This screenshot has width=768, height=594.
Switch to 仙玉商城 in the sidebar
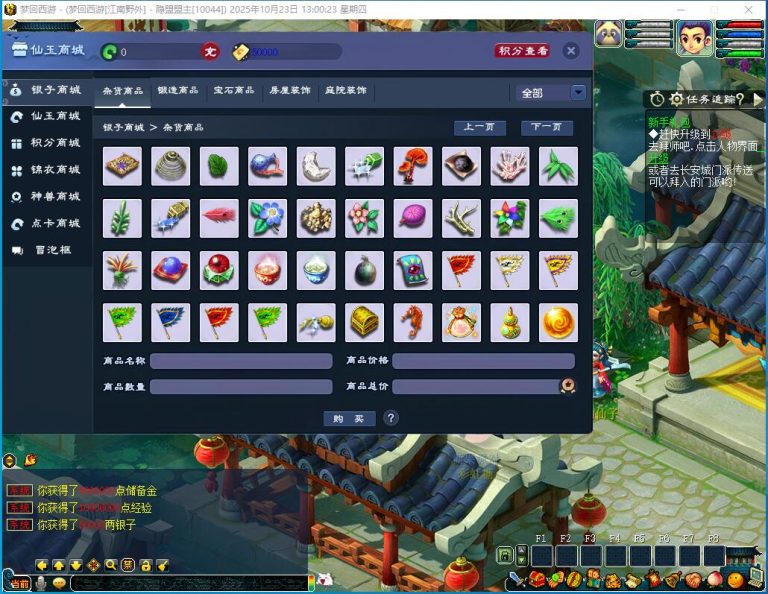click(47, 117)
